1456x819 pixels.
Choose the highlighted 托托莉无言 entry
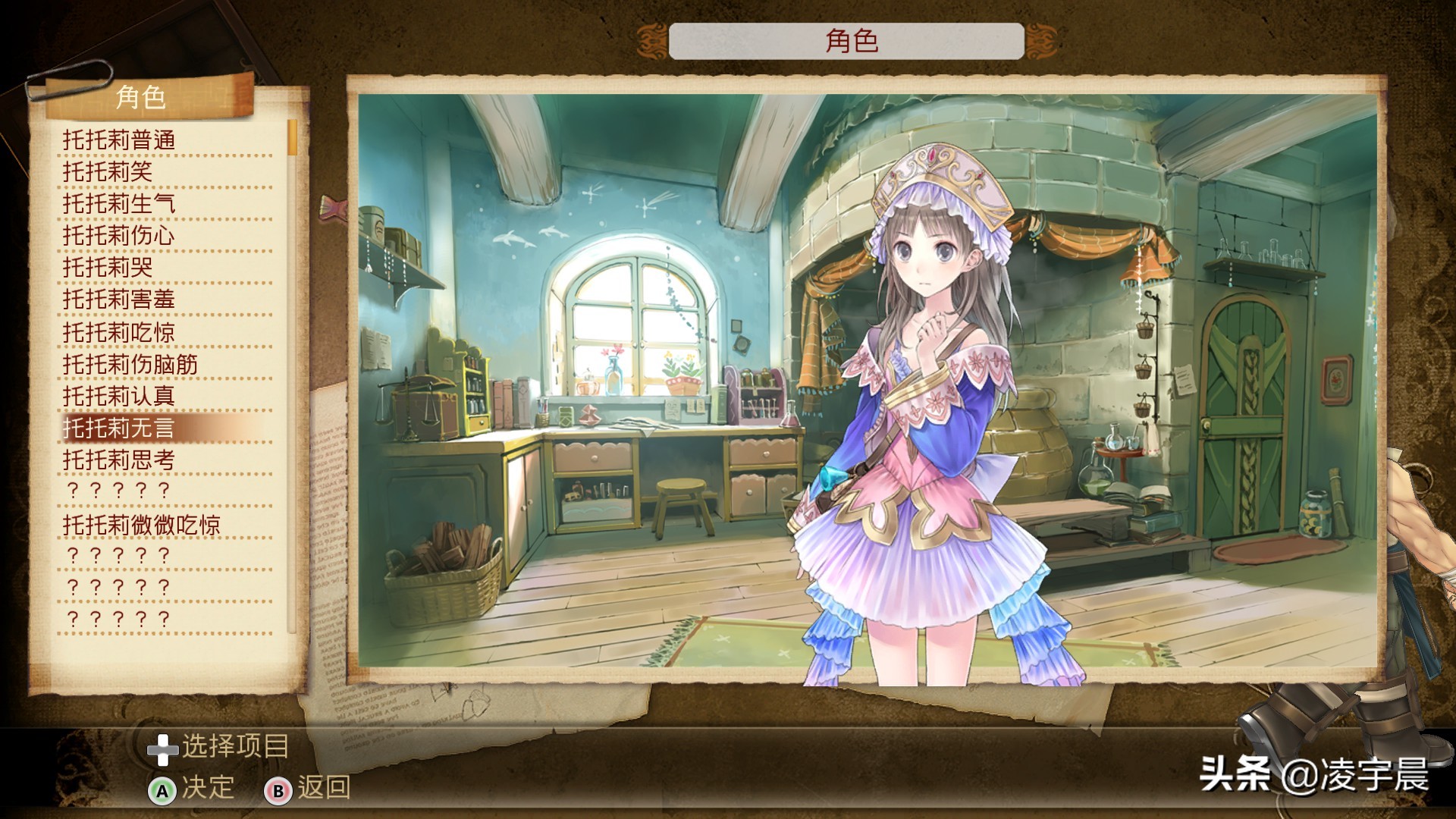pos(119,428)
